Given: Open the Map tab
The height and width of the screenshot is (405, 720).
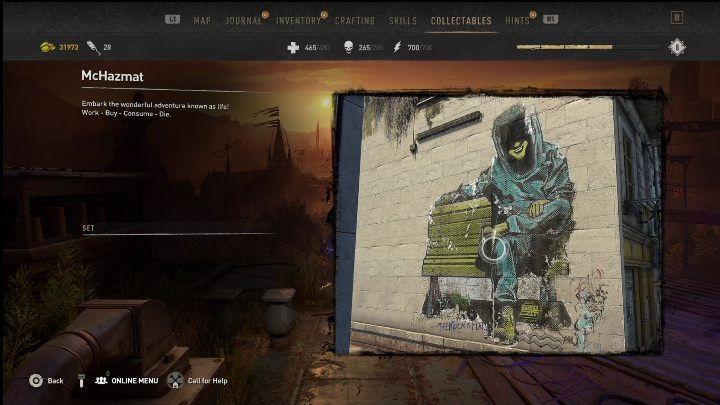Looking at the screenshot, I should coord(202,20).
